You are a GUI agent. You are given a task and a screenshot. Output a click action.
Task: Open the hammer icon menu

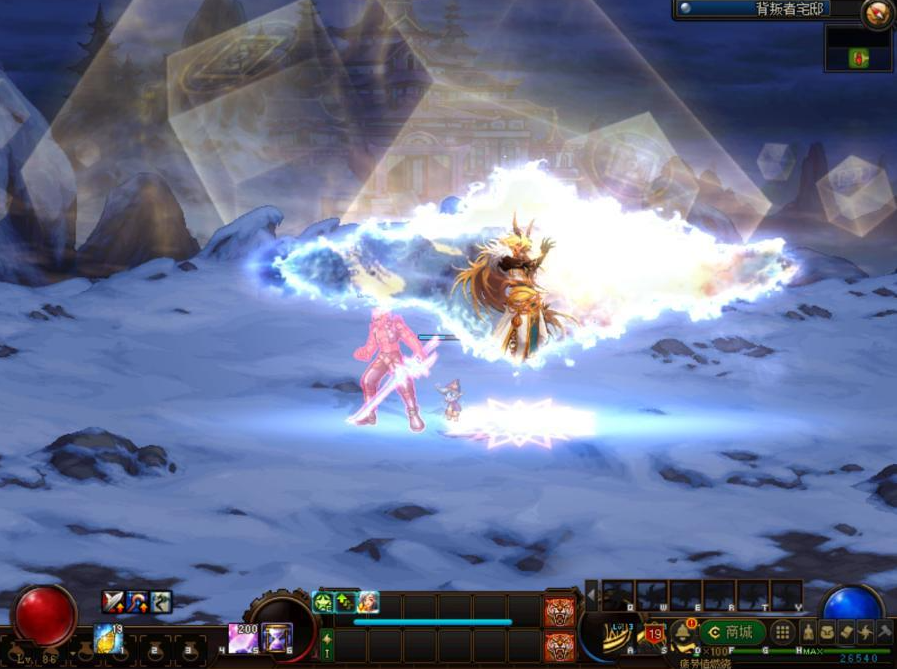coord(885,632)
